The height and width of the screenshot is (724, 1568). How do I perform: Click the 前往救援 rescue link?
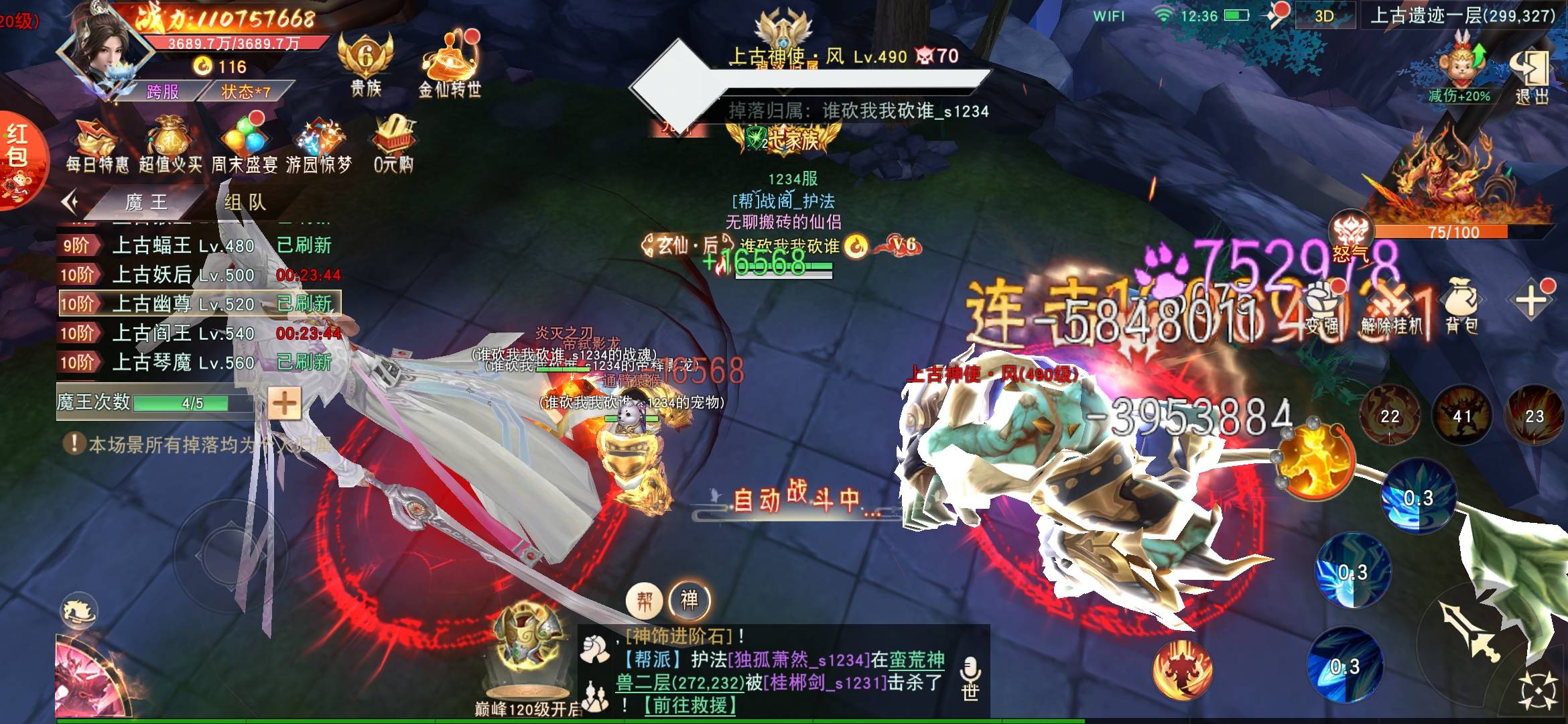(690, 705)
